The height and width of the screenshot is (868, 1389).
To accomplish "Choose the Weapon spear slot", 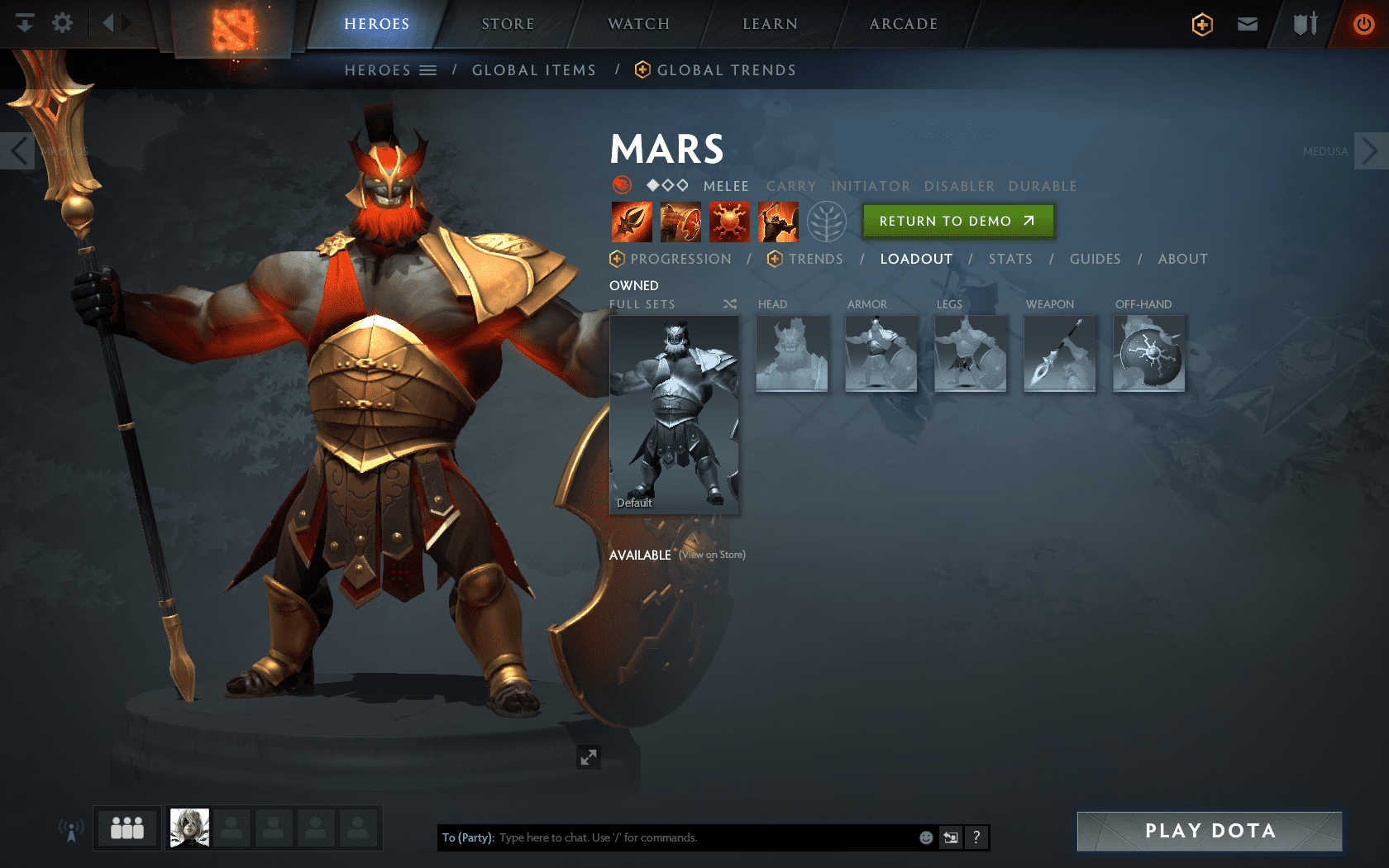I will pyautogui.click(x=1059, y=353).
